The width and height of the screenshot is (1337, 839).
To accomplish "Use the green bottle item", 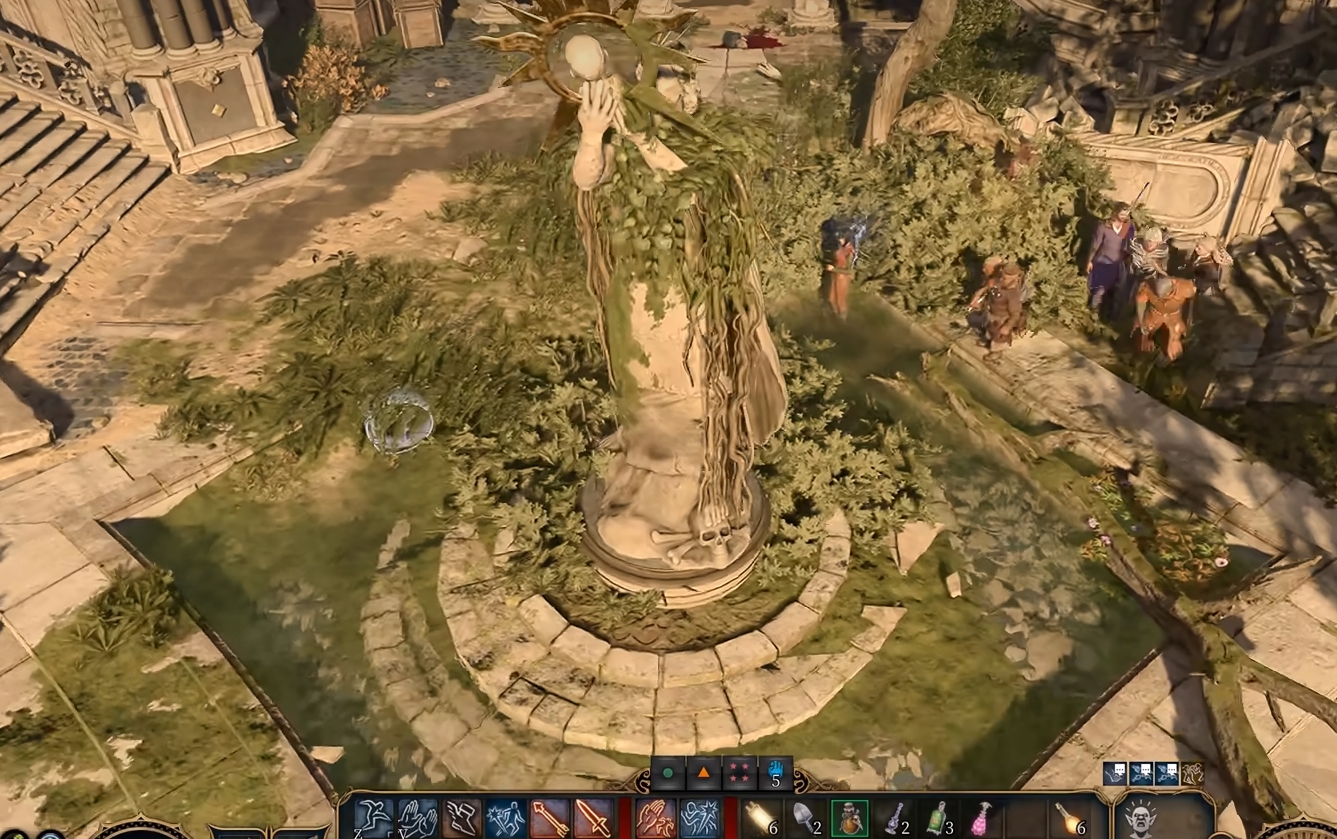I will point(938,819).
